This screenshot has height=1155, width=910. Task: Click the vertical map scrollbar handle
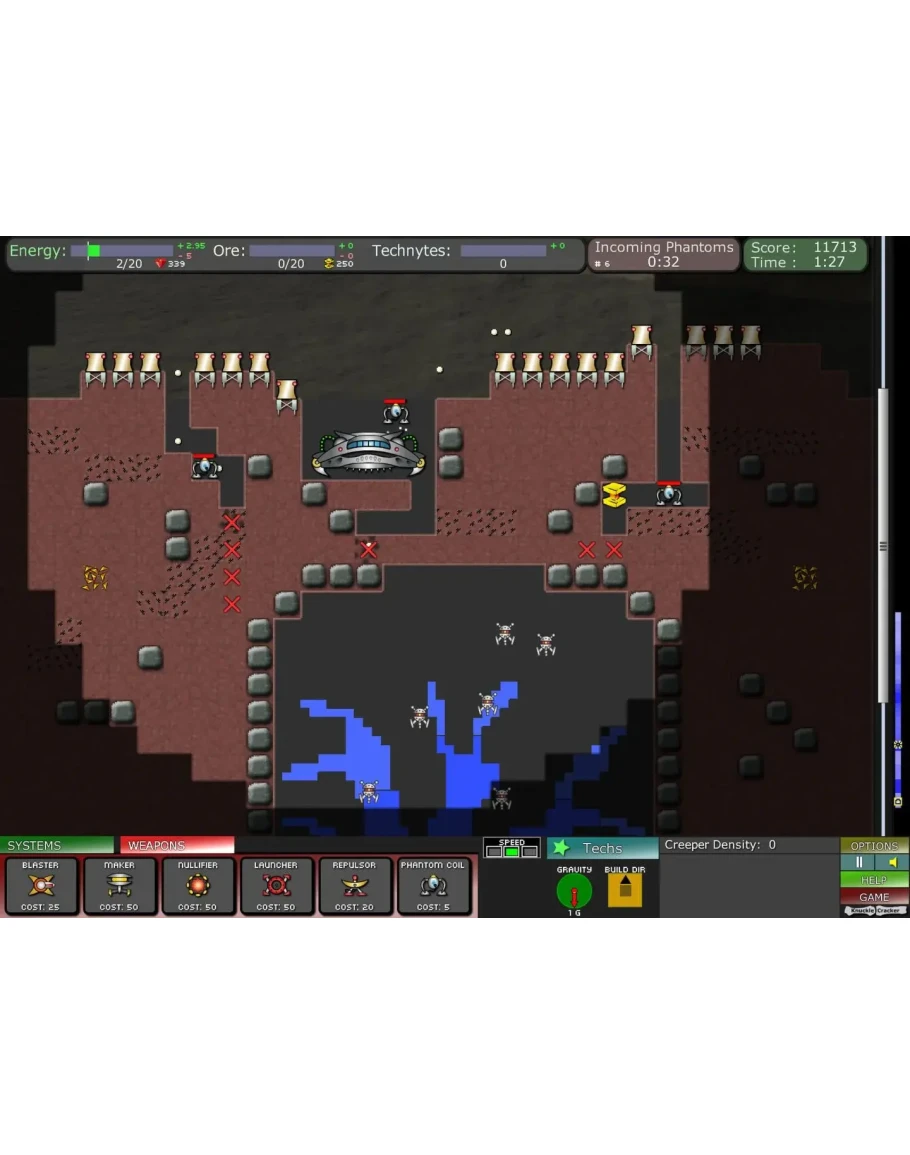pyautogui.click(x=883, y=545)
